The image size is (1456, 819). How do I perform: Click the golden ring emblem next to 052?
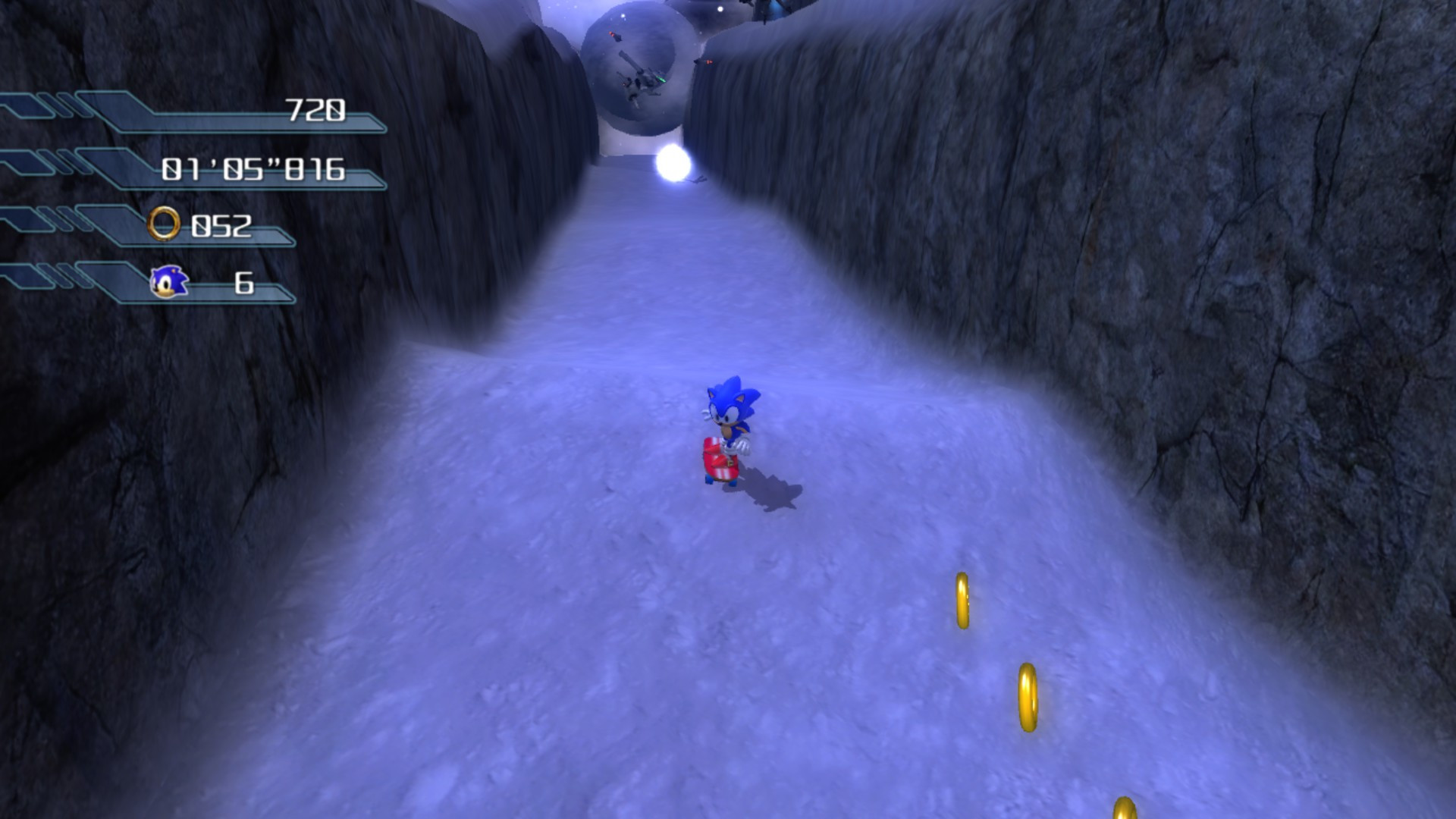tap(165, 223)
